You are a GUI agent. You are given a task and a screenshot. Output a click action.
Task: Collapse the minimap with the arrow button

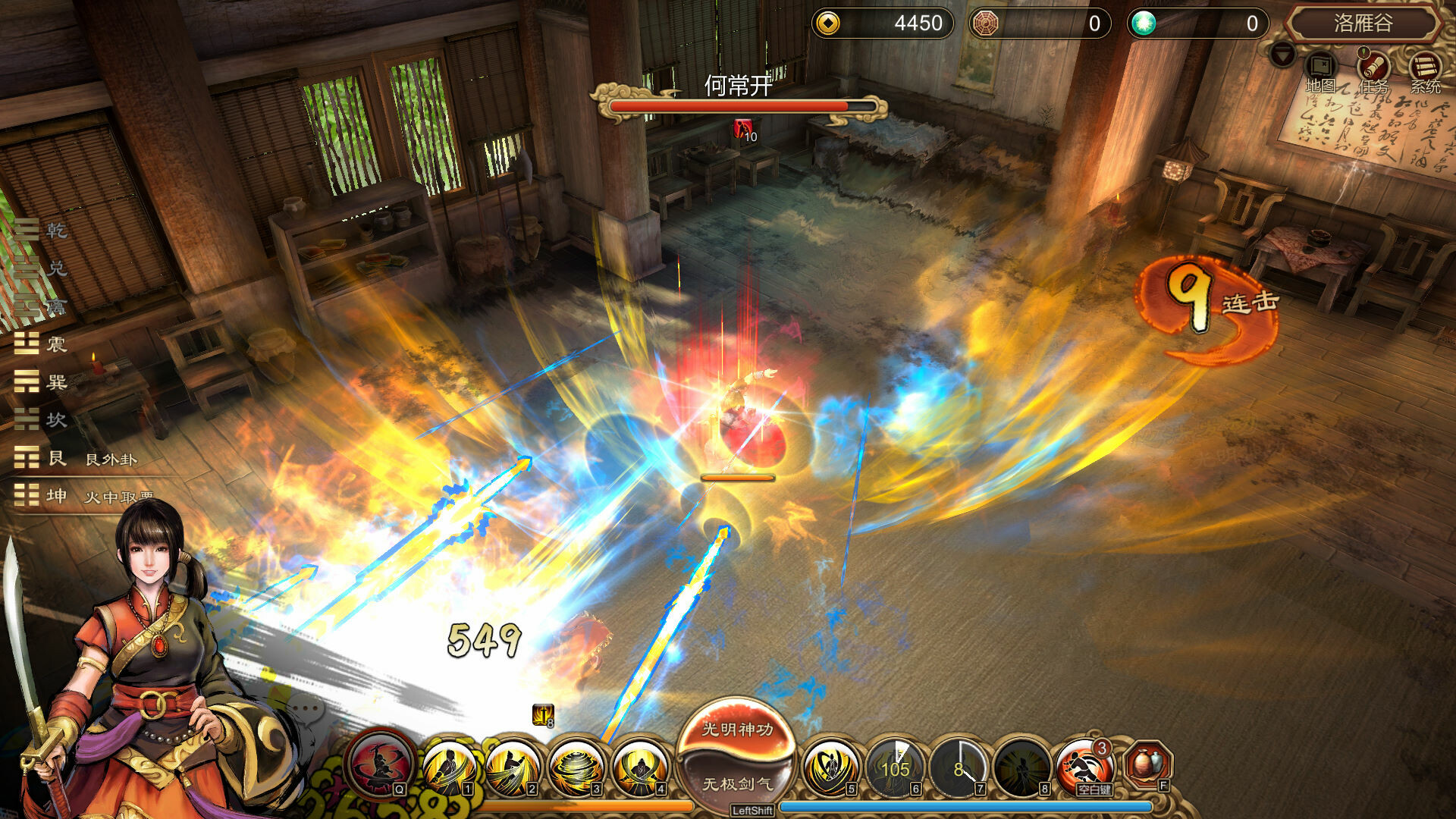1283,55
